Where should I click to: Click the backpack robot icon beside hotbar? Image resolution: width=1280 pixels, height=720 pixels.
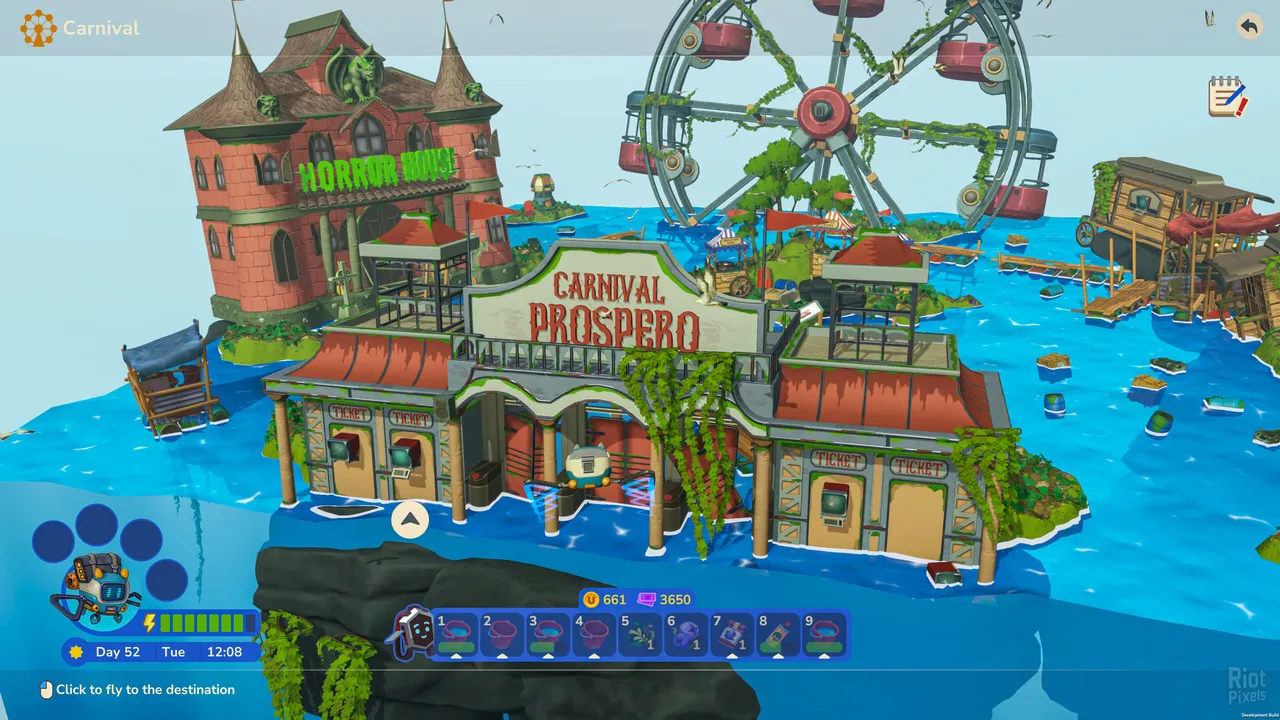click(x=414, y=634)
